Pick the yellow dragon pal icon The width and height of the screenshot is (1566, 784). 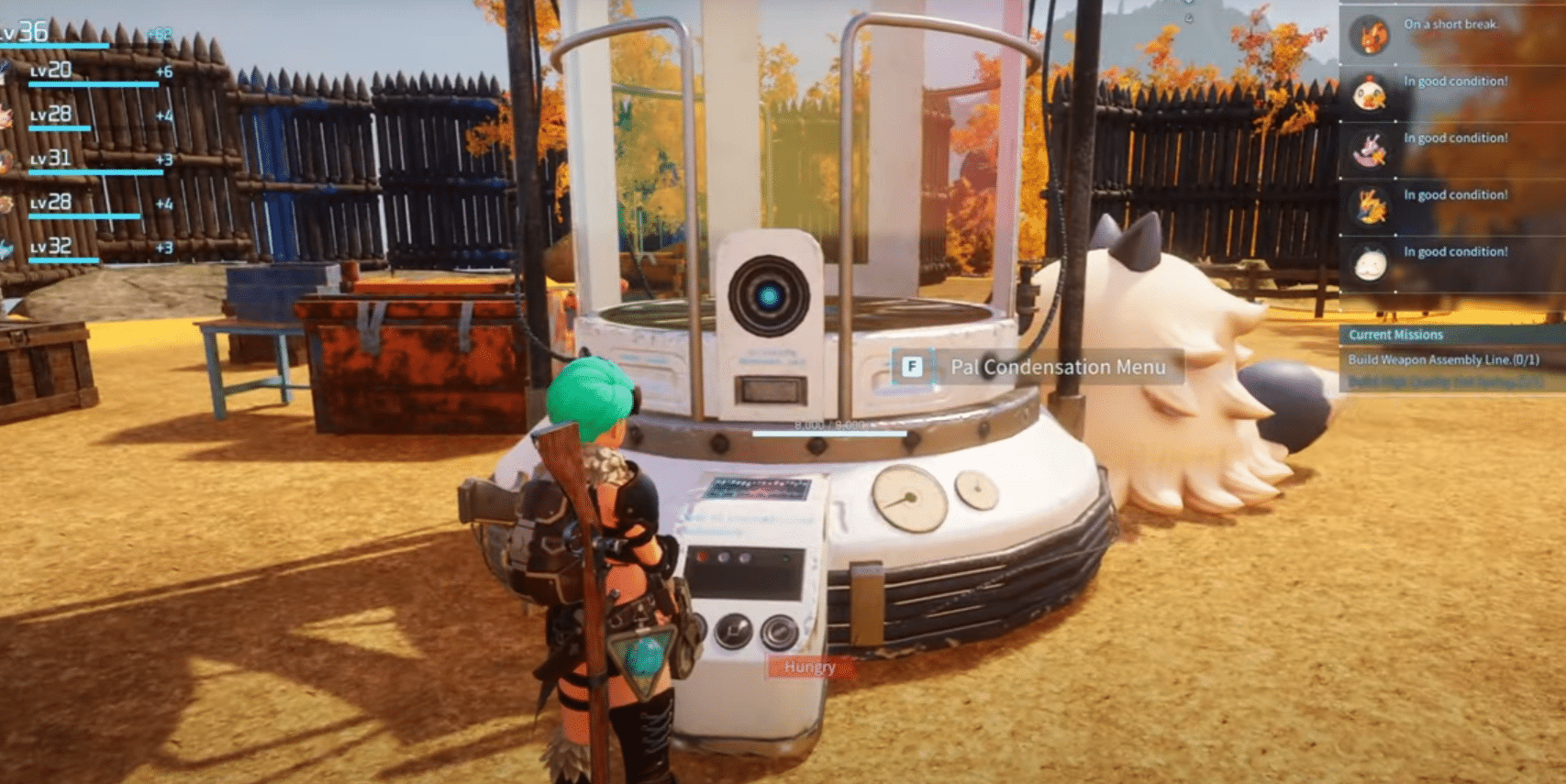point(1371,207)
